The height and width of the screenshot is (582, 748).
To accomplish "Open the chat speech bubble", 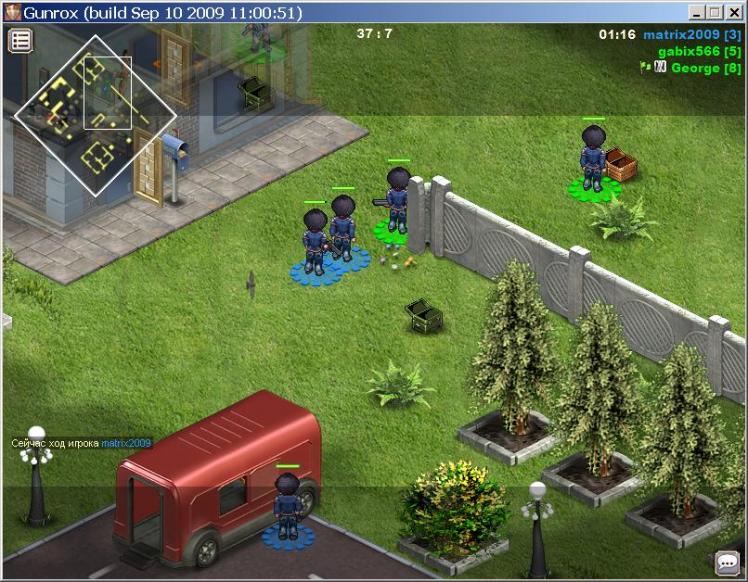I will pyautogui.click(x=727, y=563).
